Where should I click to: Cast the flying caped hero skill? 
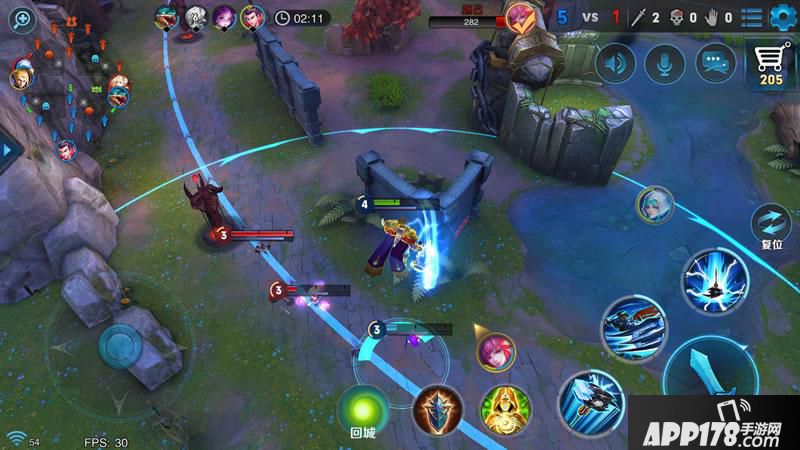tap(634, 327)
